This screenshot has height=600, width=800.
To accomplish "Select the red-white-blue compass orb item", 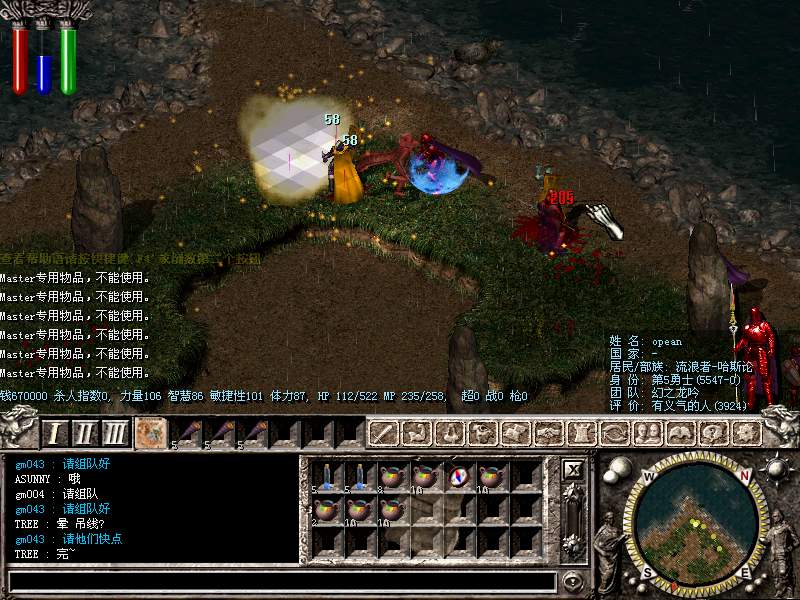I will click(458, 477).
